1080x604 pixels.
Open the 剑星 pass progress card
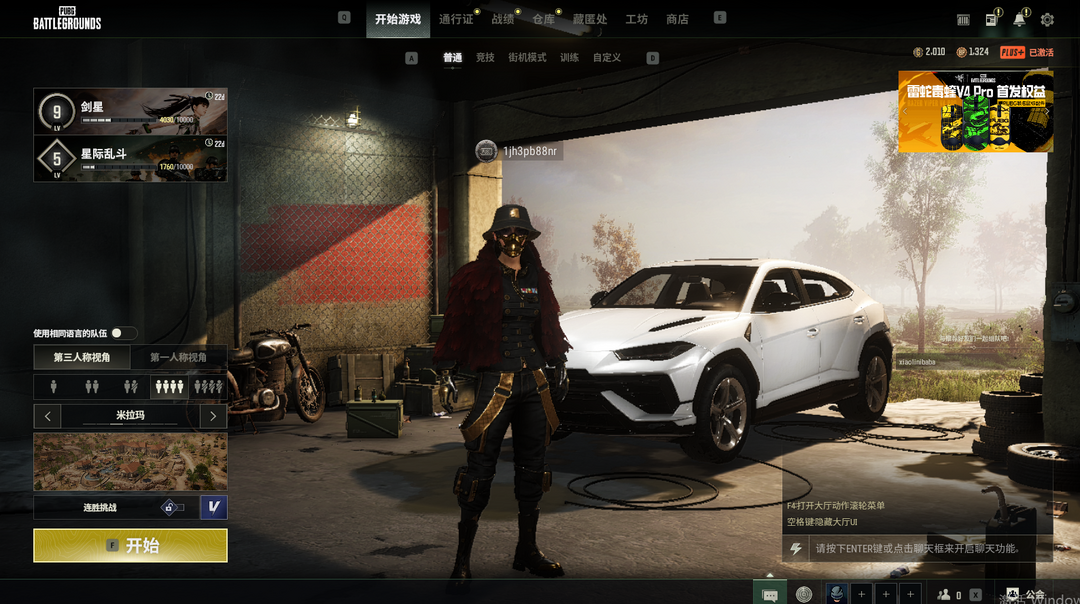(130, 111)
